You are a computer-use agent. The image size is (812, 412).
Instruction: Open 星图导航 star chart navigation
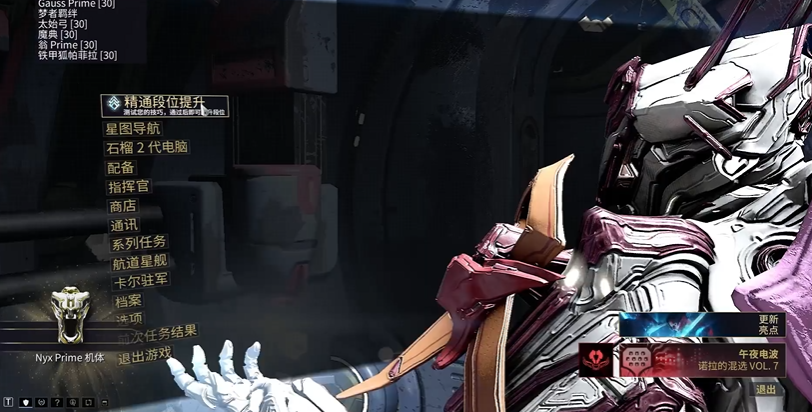[132, 128]
